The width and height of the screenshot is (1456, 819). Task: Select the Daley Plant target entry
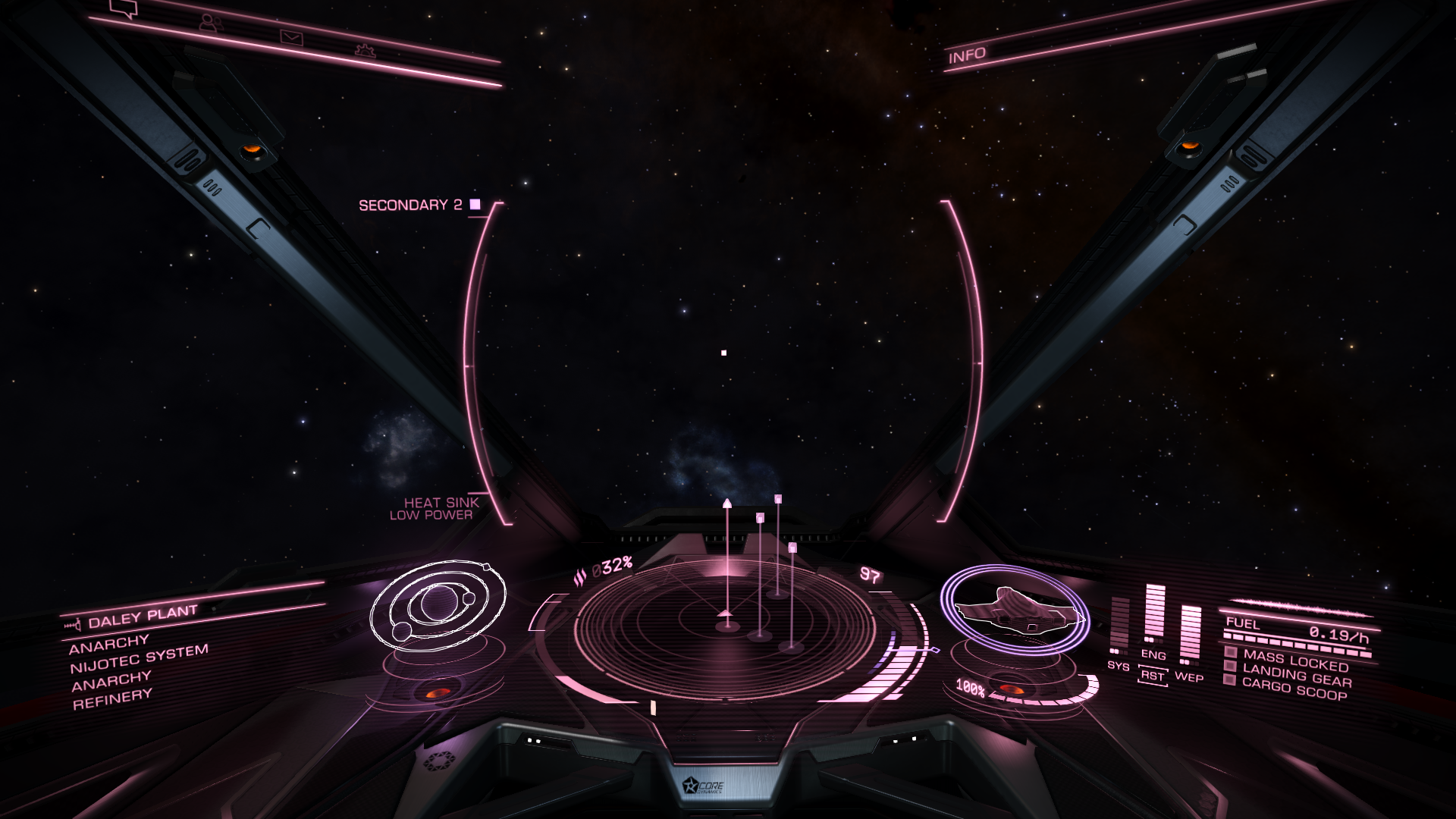point(142,616)
